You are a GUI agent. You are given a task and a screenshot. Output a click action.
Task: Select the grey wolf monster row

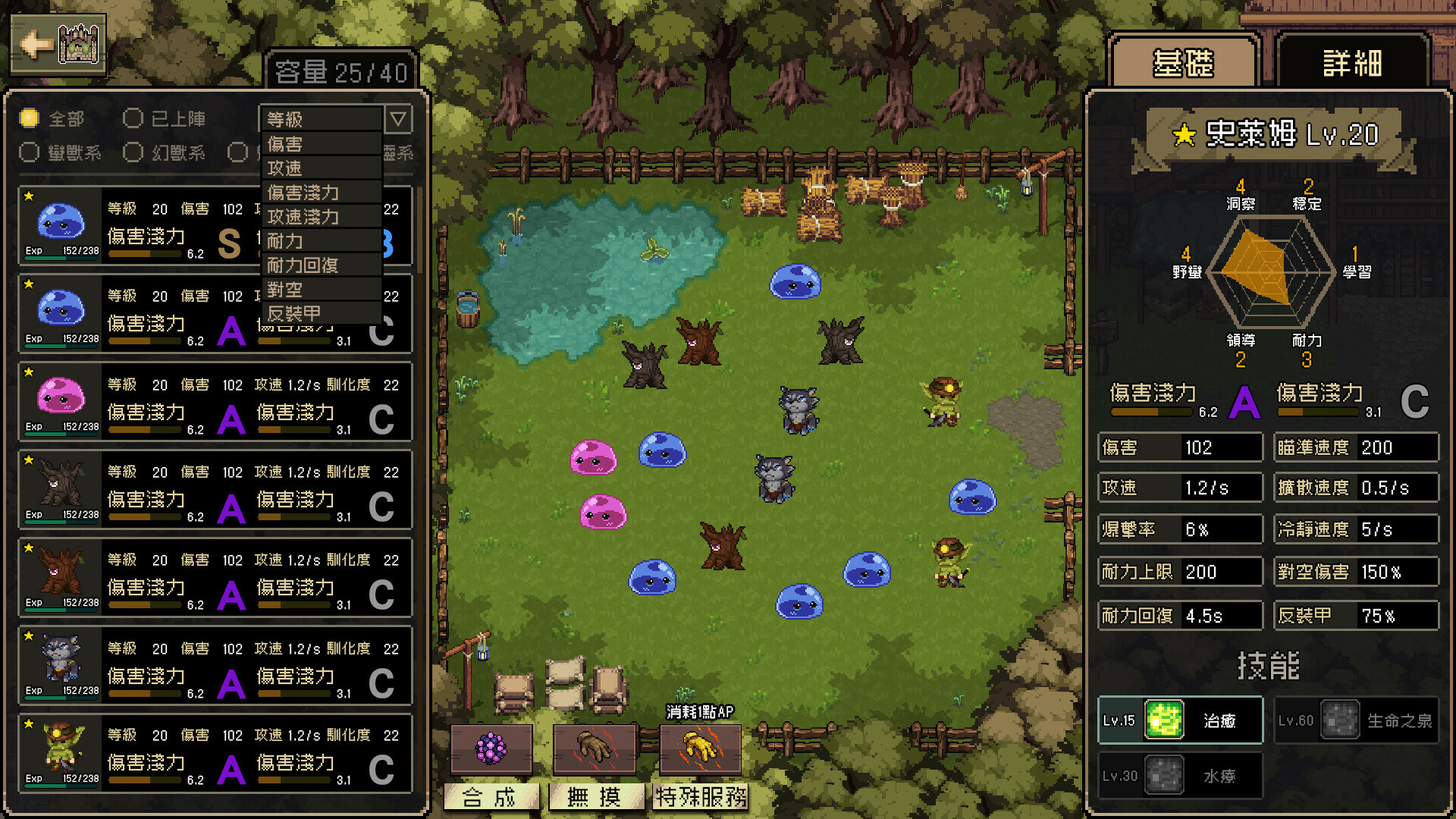click(x=215, y=665)
